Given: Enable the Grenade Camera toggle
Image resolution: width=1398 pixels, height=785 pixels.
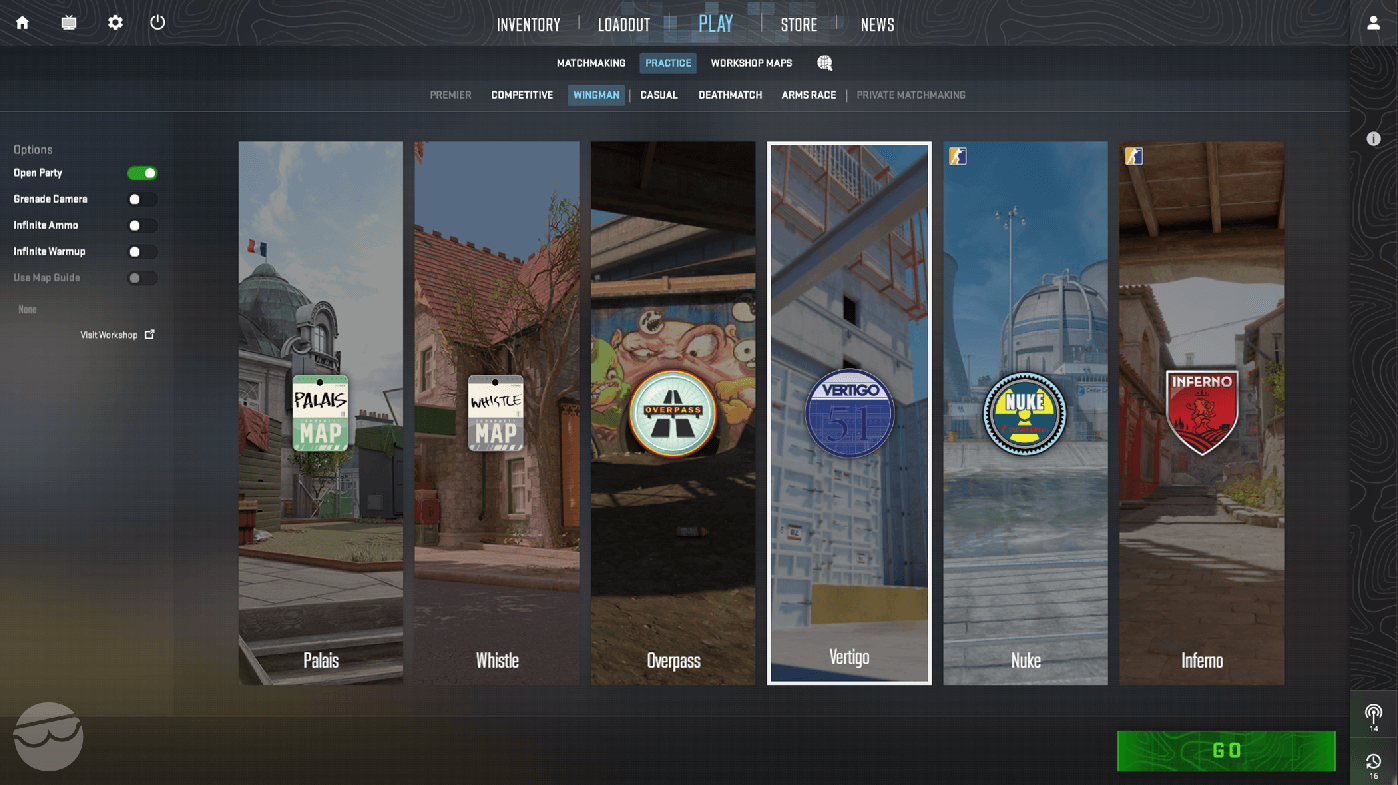Looking at the screenshot, I should coord(143,198).
